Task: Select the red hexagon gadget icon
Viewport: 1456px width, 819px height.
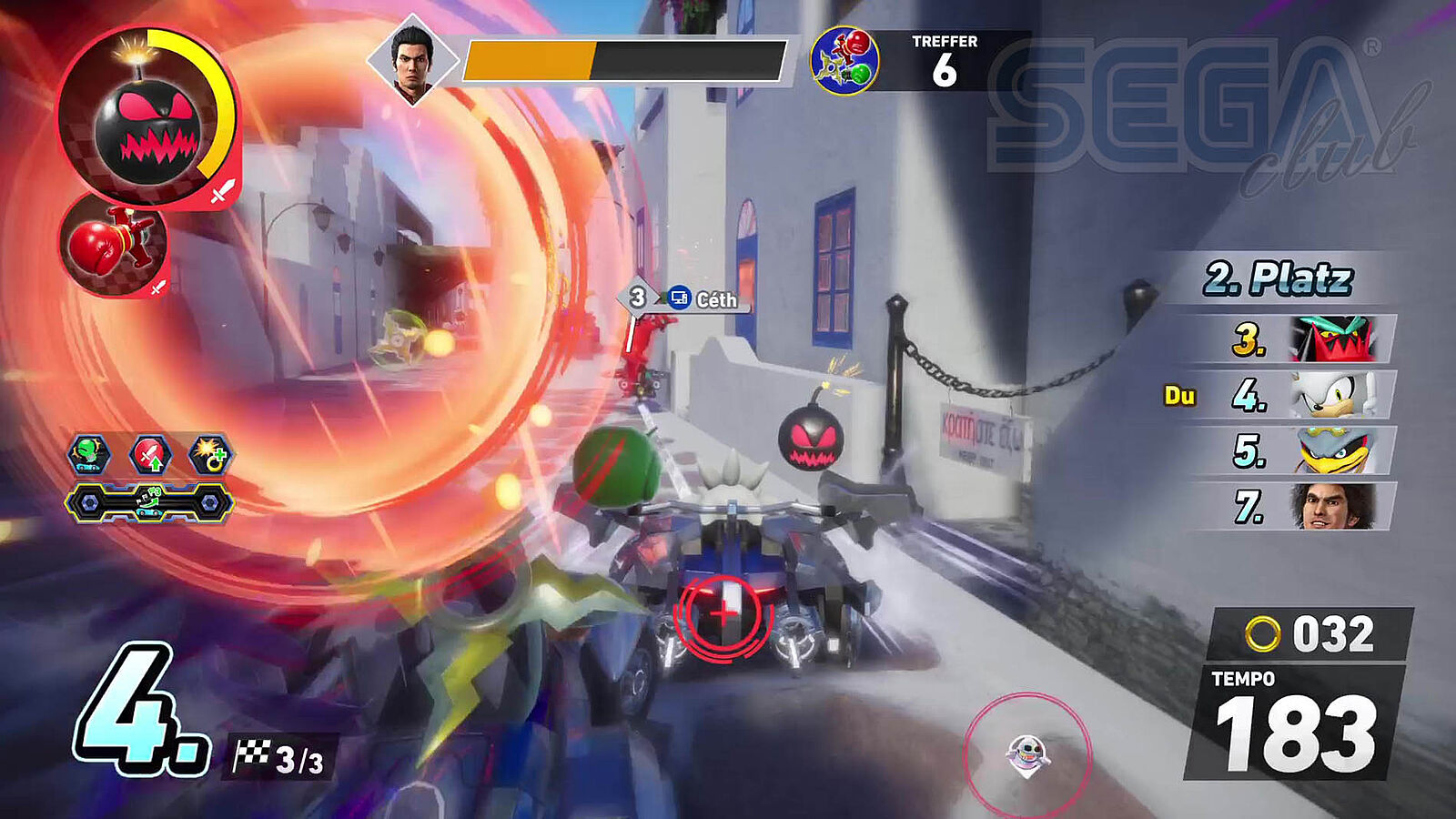Action: (150, 454)
